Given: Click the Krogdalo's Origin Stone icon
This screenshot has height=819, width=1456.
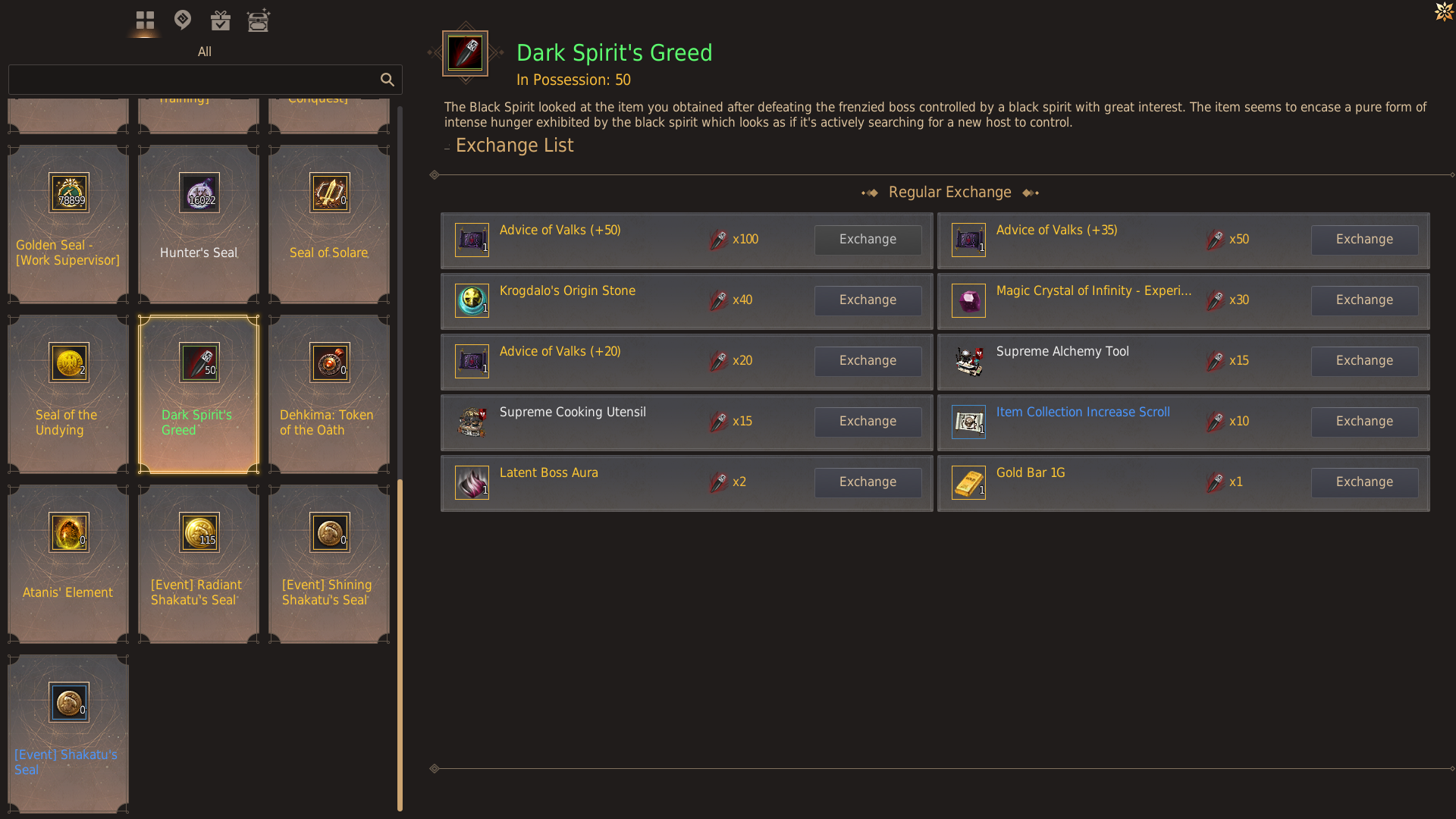Looking at the screenshot, I should click(472, 300).
